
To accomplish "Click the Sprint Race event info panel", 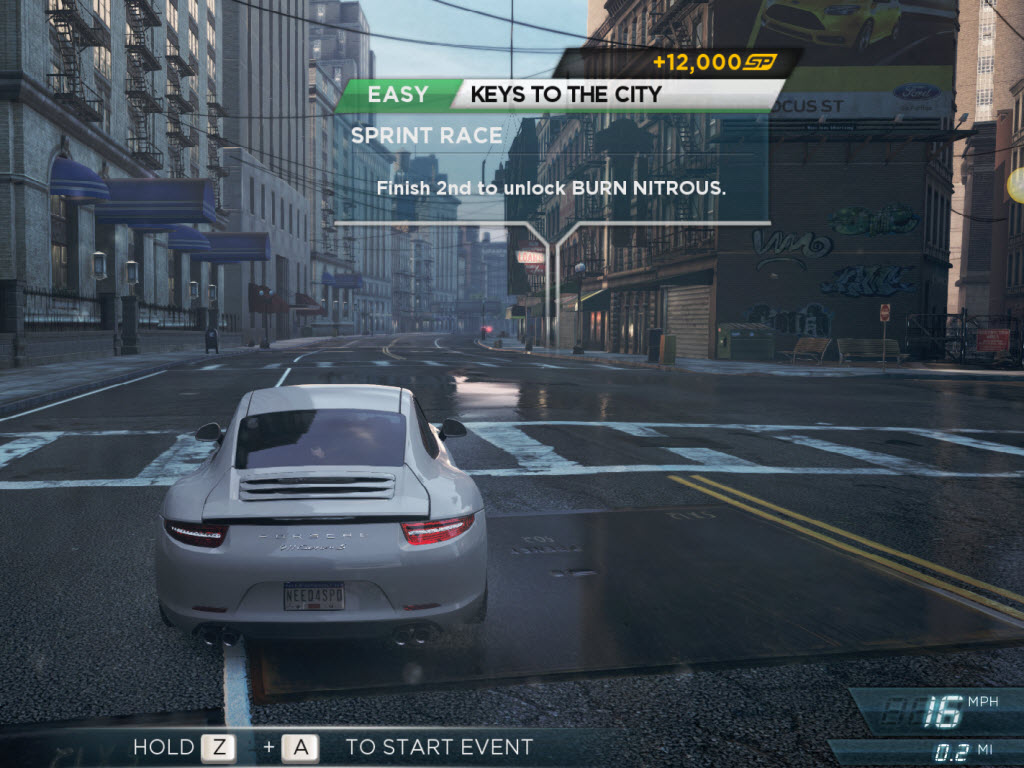I will pos(551,170).
